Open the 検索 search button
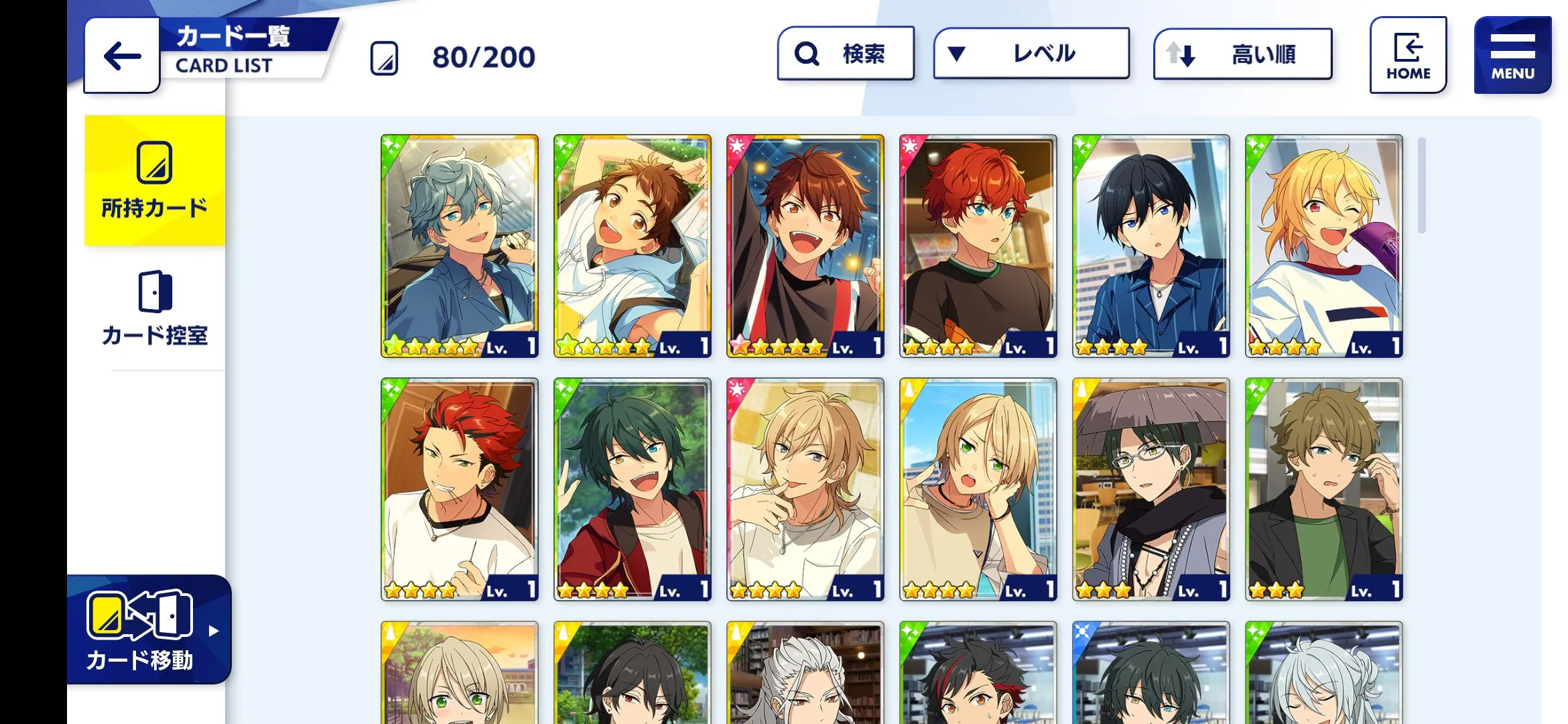The width and height of the screenshot is (1568, 724). click(846, 54)
